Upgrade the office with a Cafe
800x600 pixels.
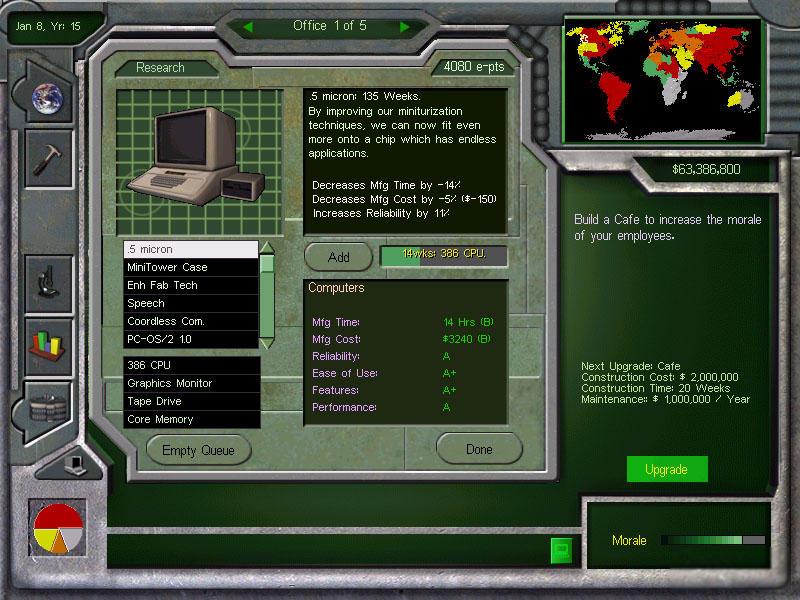[x=666, y=470]
